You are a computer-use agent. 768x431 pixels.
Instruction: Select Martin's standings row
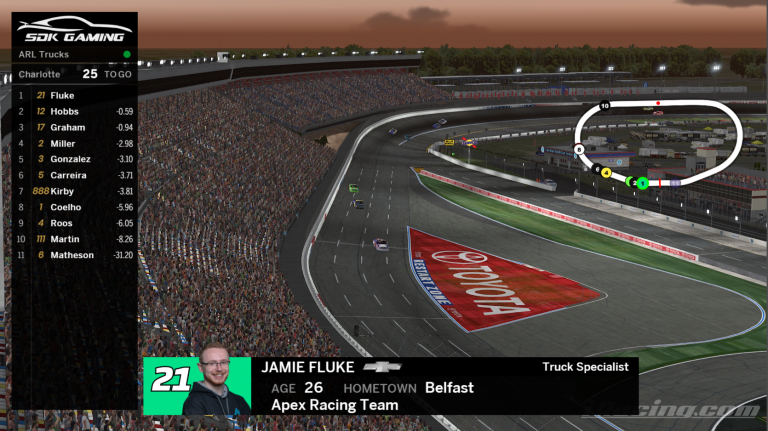coord(74,239)
